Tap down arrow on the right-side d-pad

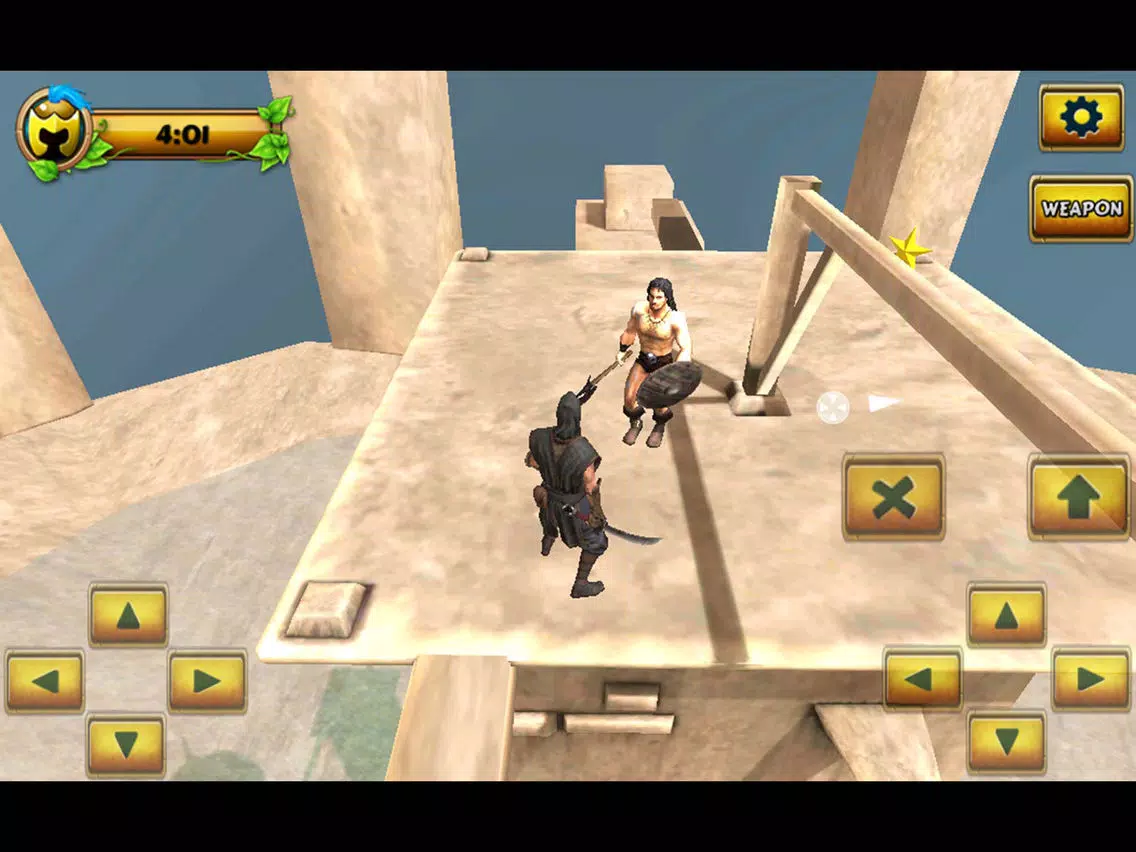[1006, 742]
